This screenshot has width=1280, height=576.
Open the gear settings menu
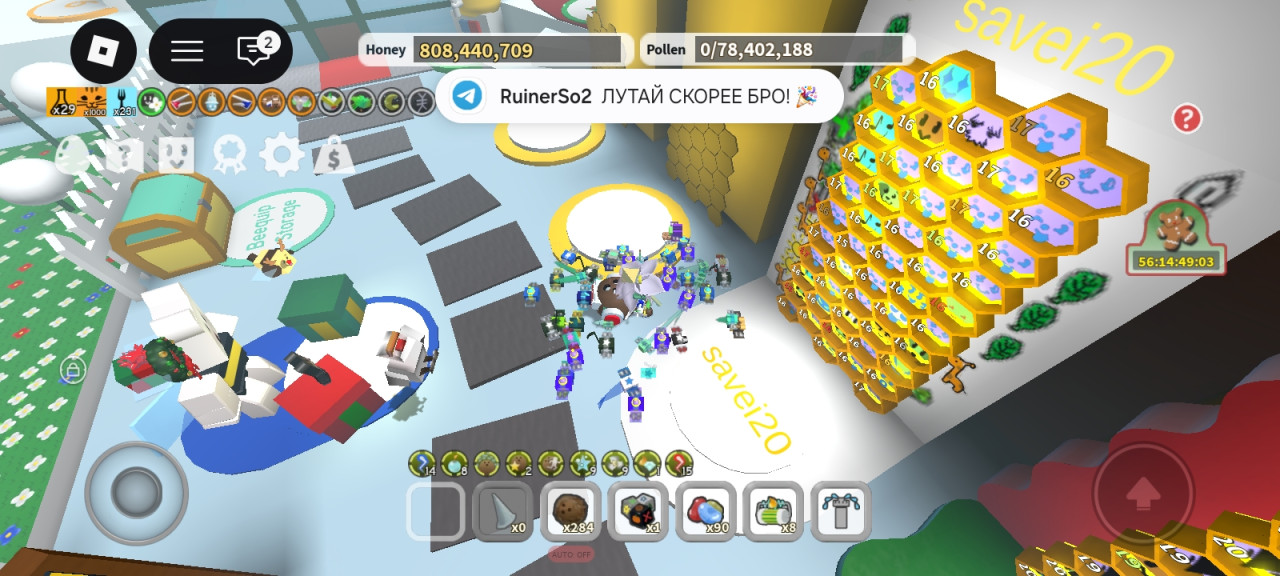tap(281, 155)
